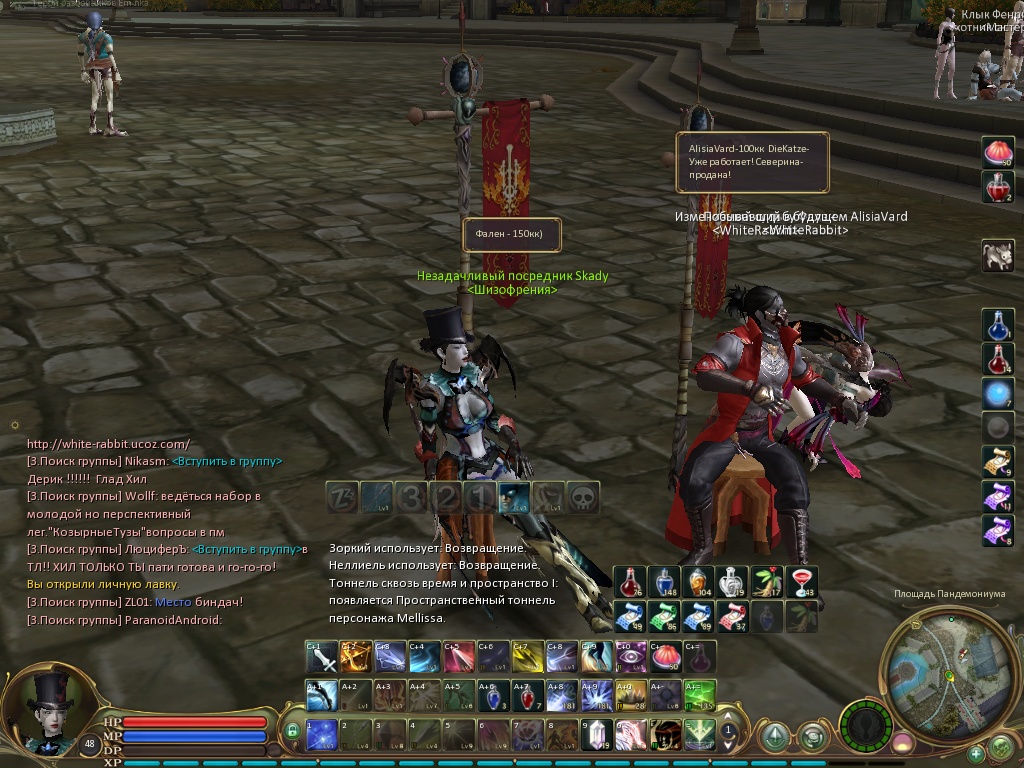The width and height of the screenshot is (1024, 768).
Task: Click the white cat pet icon
Action: (x=997, y=255)
